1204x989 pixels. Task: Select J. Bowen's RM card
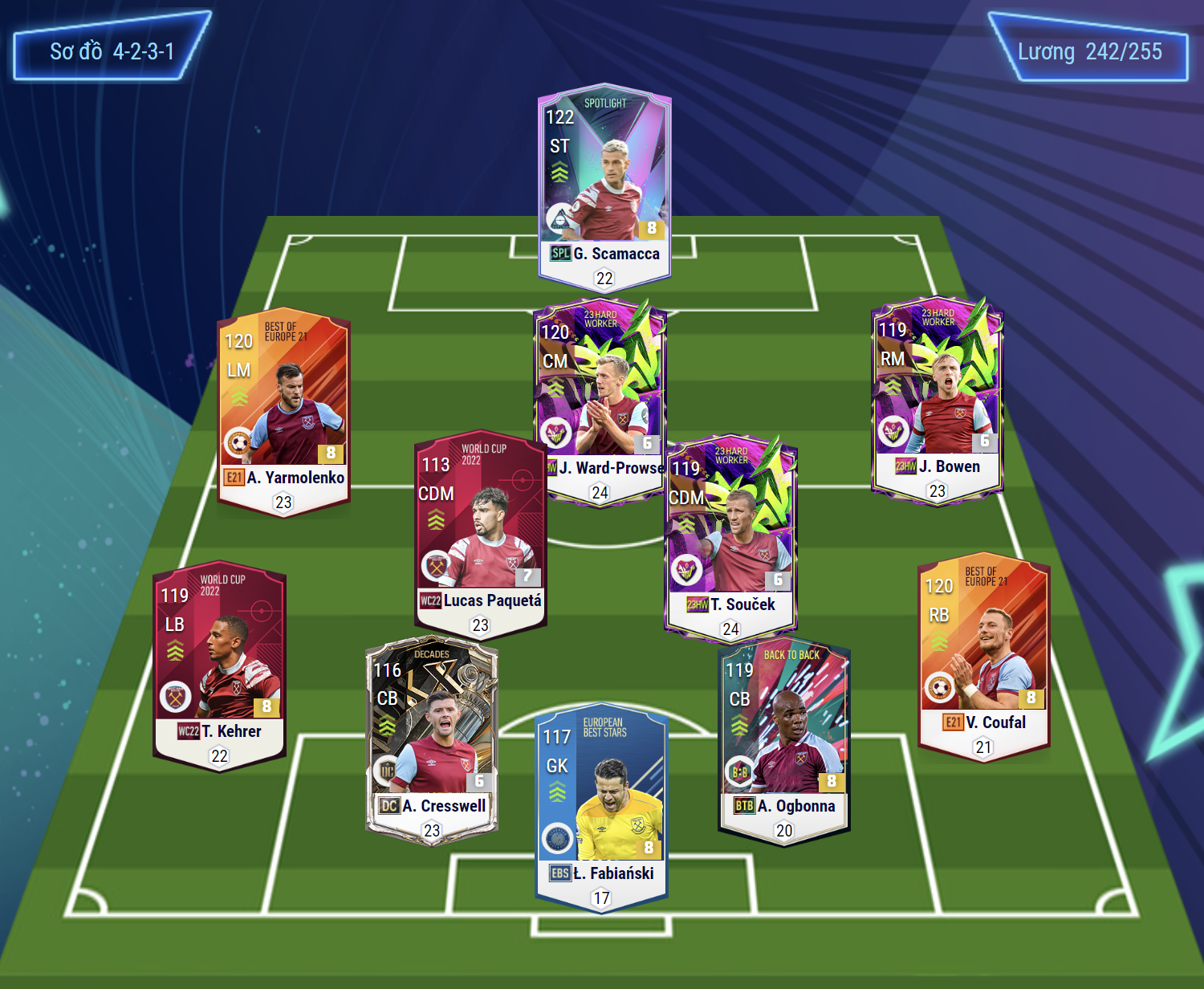coord(937,399)
